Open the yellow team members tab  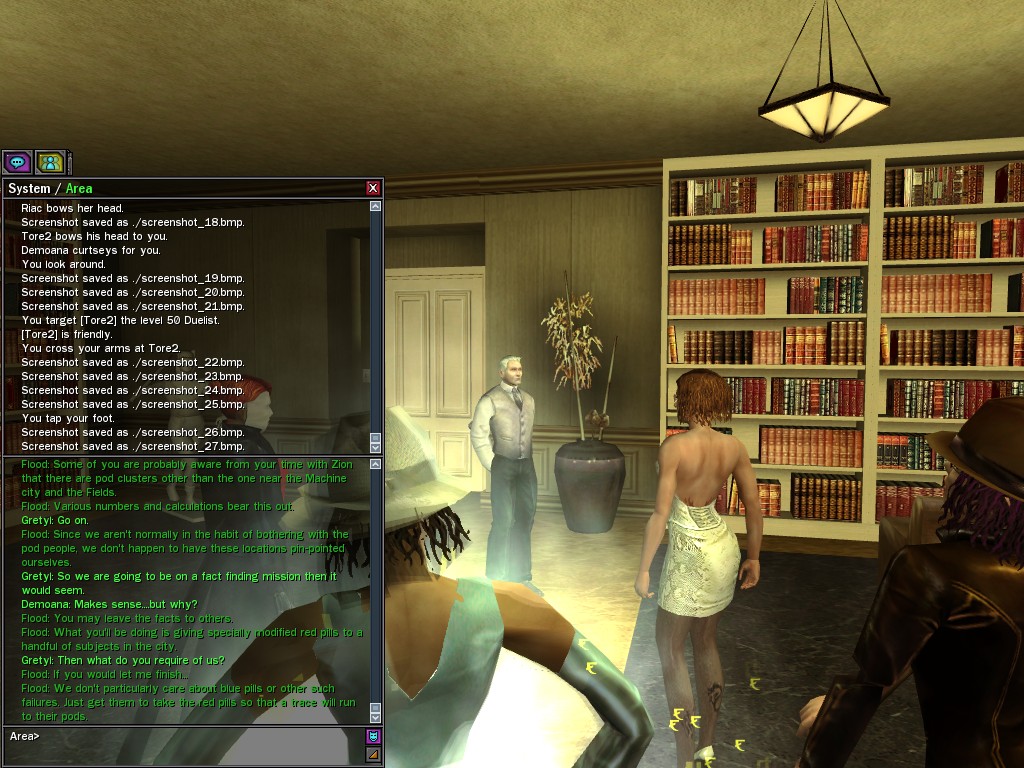tap(50, 162)
